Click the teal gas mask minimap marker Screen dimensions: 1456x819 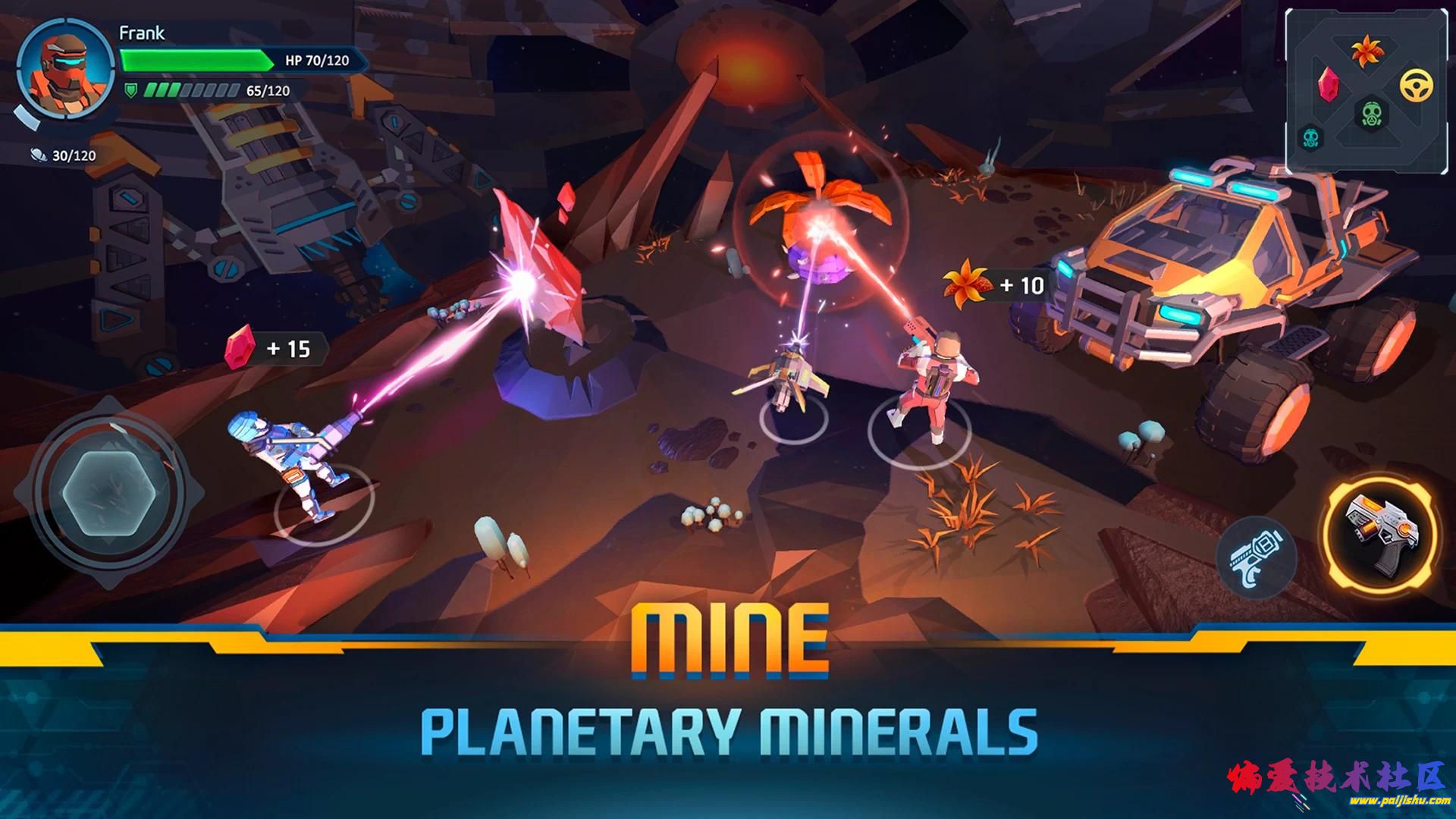[x=1310, y=137]
